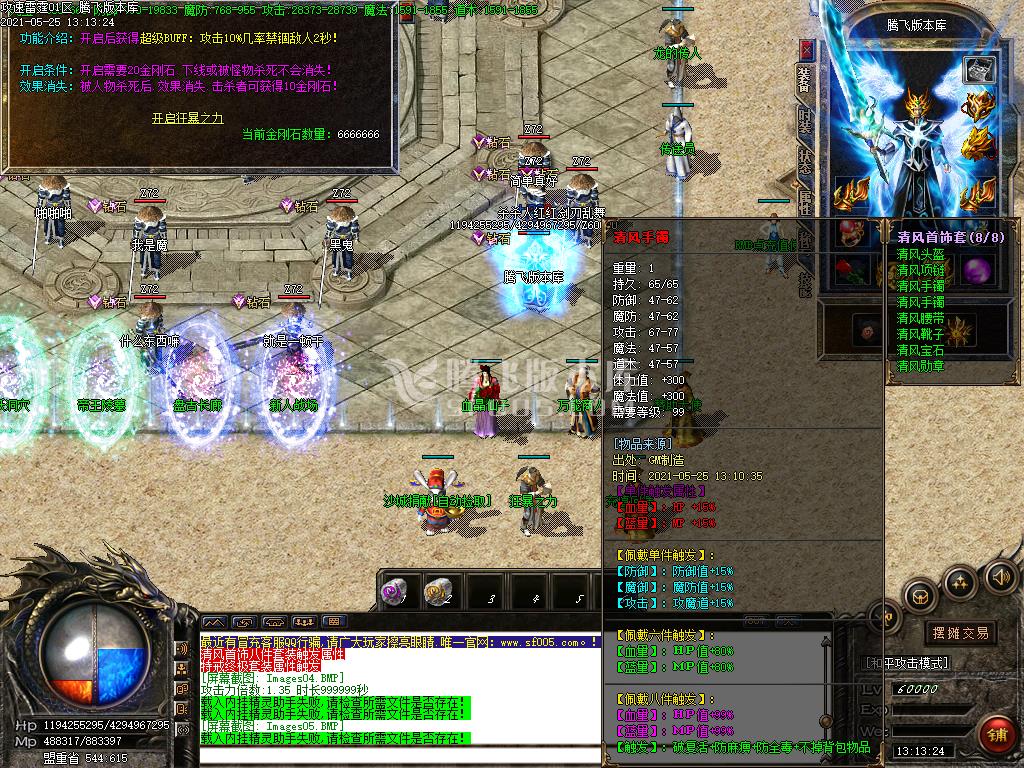Screen dimensions: 1024x768
Task: Use the purple scroll in hotbar slot 1
Action: (x=393, y=591)
